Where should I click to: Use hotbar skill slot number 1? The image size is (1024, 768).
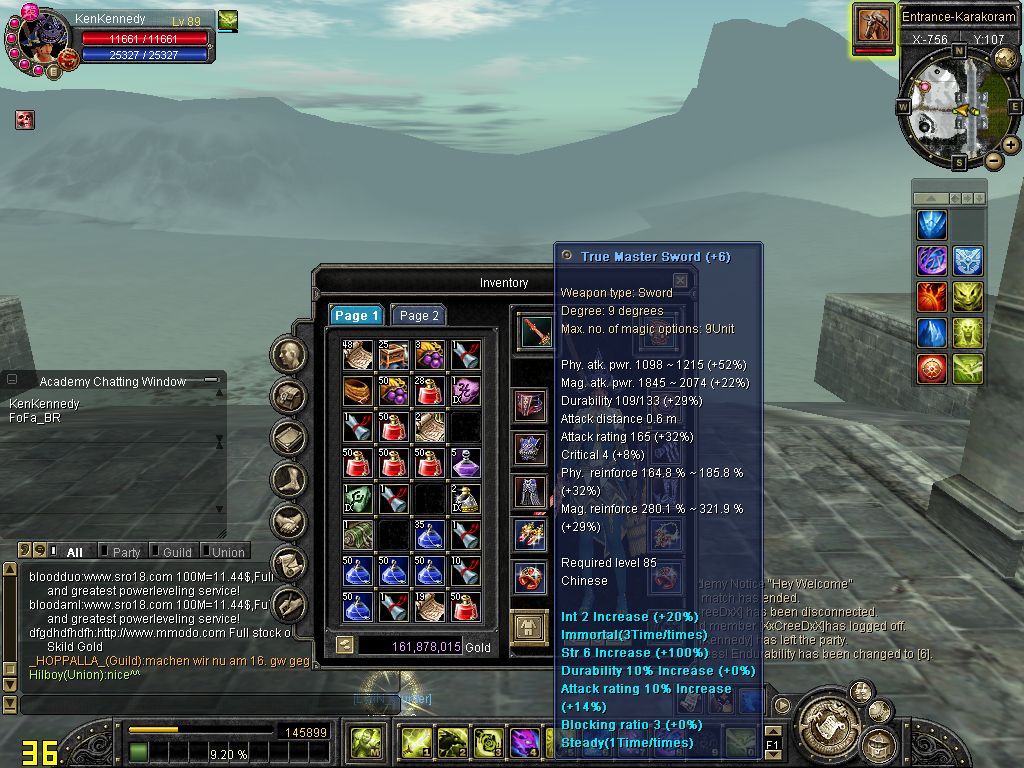[414, 742]
